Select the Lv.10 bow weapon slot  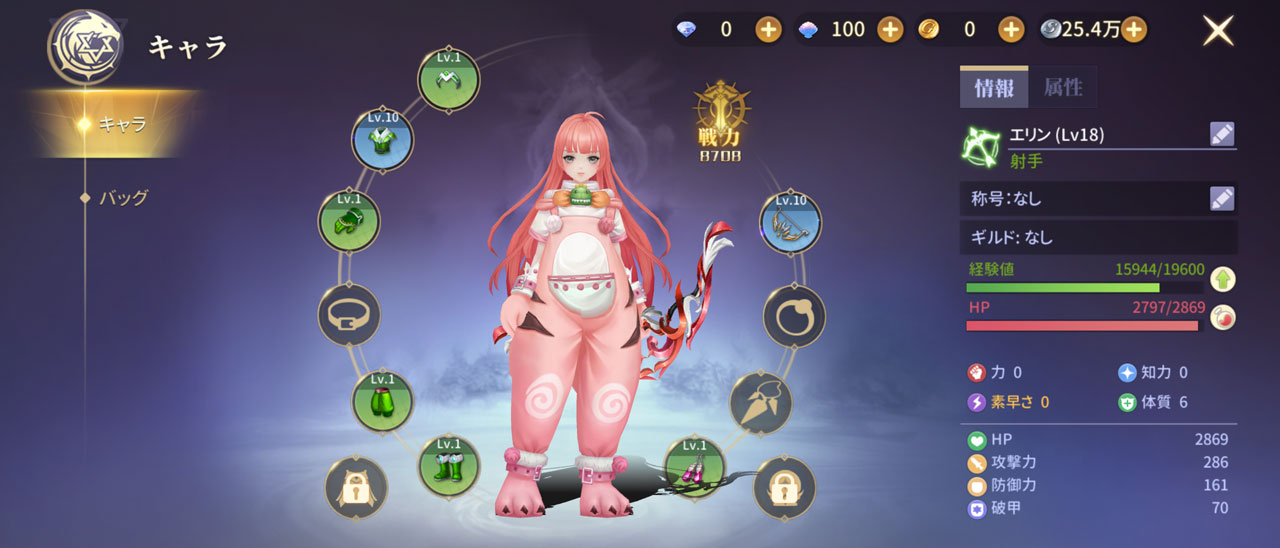(790, 223)
